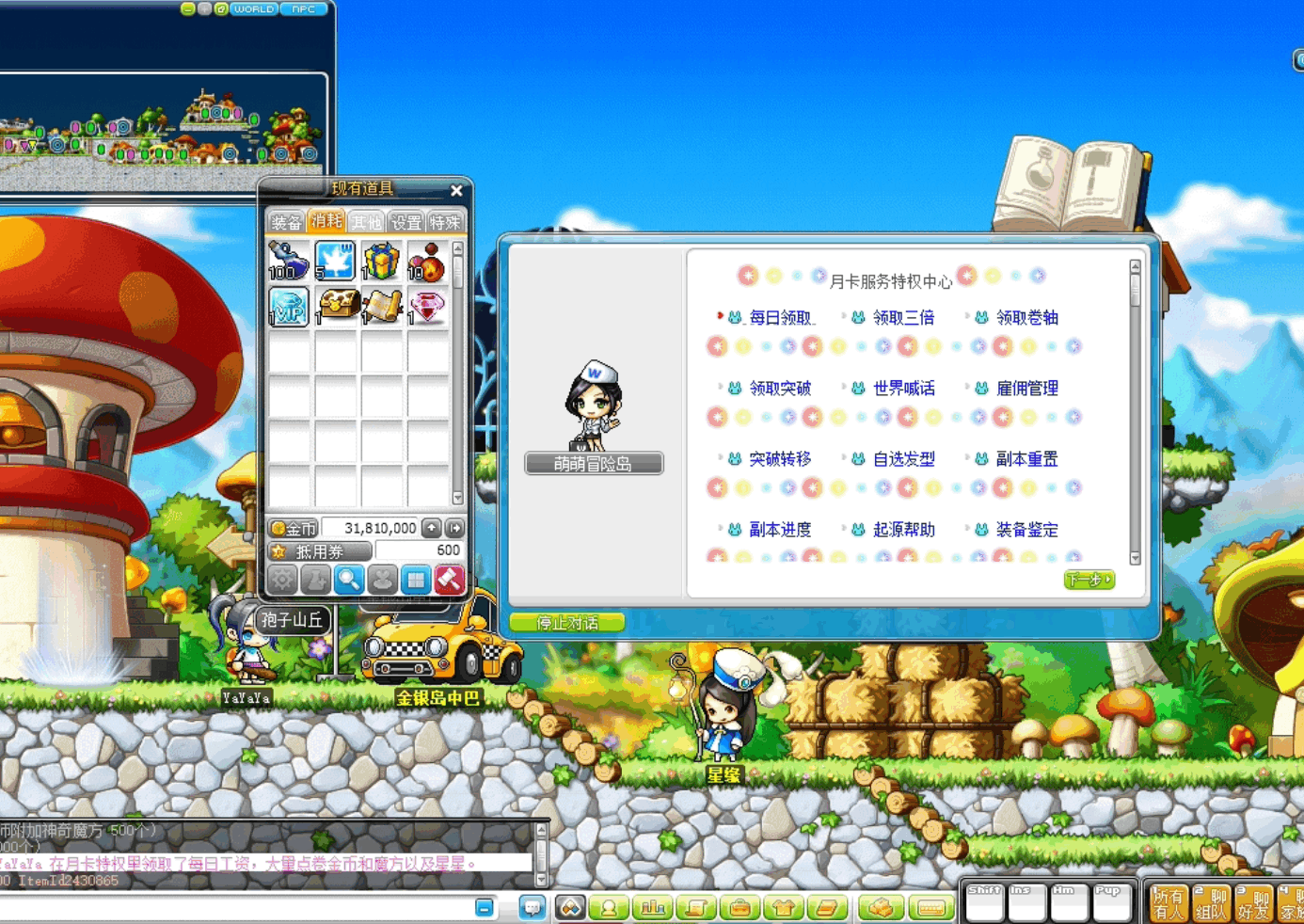
Task: Select 装备鉴定 in the service list
Action: coord(1026,530)
